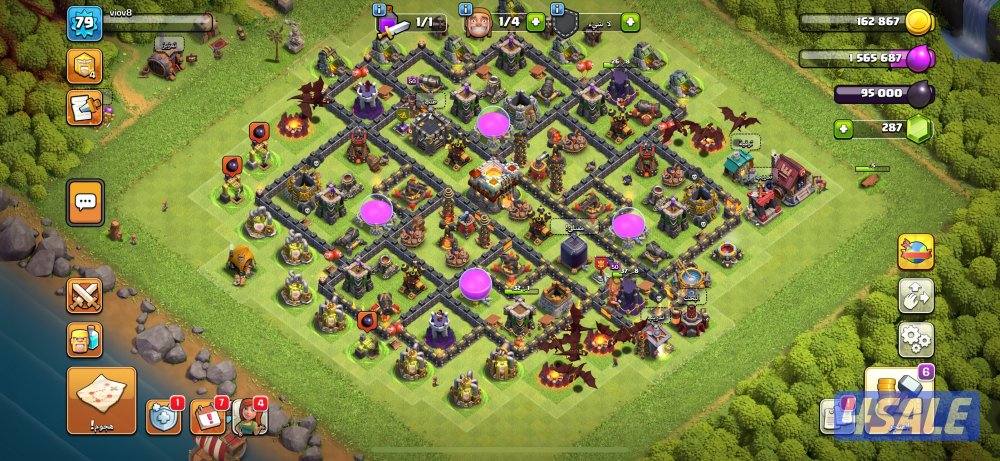Open the layout editor hand icon
Image resolution: width=1000 pixels, height=461 pixels.
(915, 295)
